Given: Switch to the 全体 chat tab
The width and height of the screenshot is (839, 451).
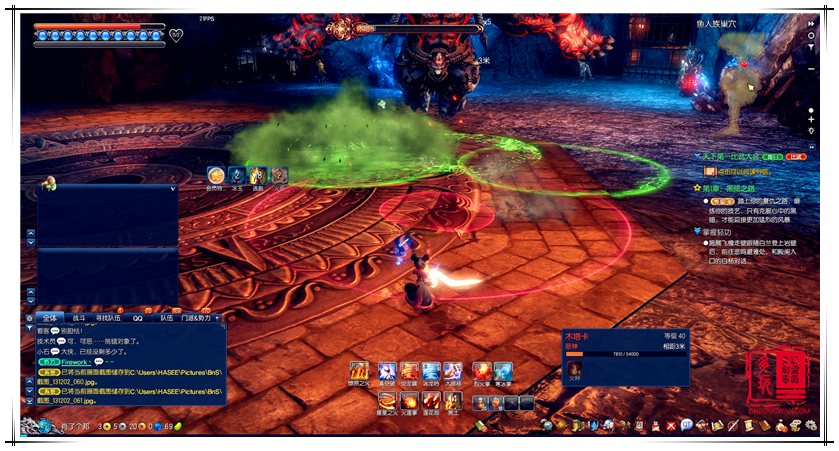Looking at the screenshot, I should click(x=52, y=317).
